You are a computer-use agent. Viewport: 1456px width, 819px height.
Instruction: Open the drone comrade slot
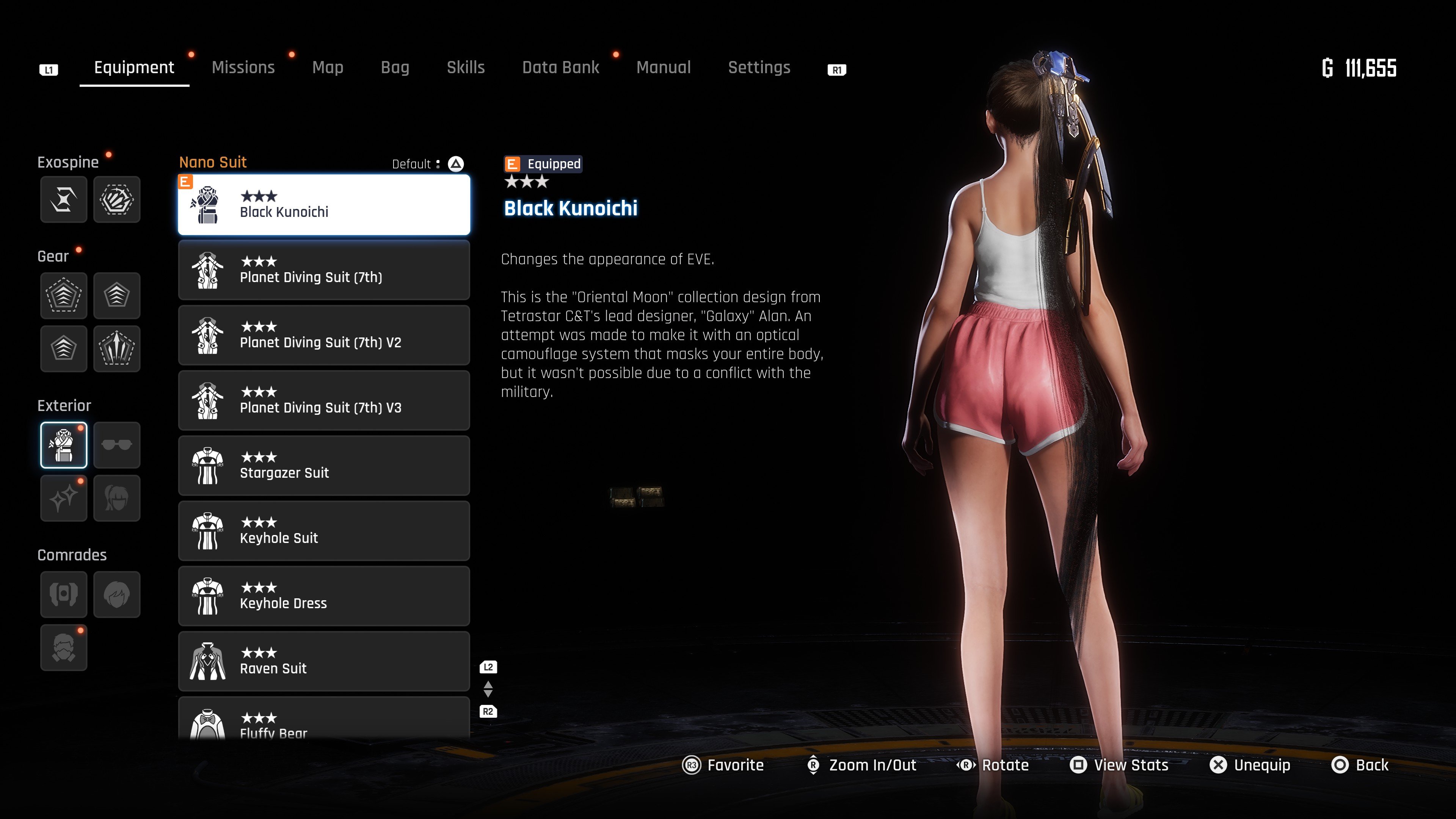point(64,594)
